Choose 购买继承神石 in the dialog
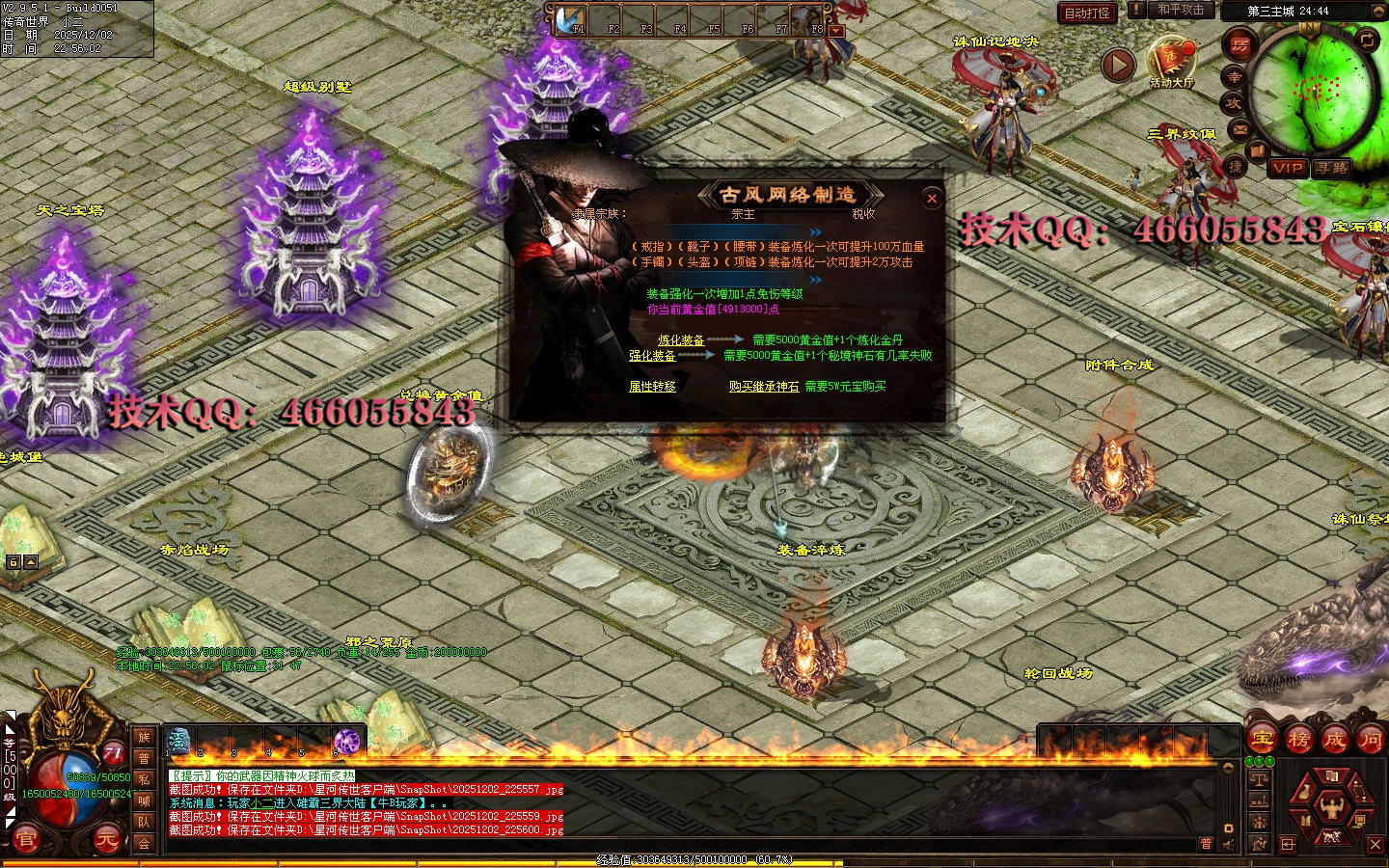Image resolution: width=1389 pixels, height=868 pixels. click(764, 387)
